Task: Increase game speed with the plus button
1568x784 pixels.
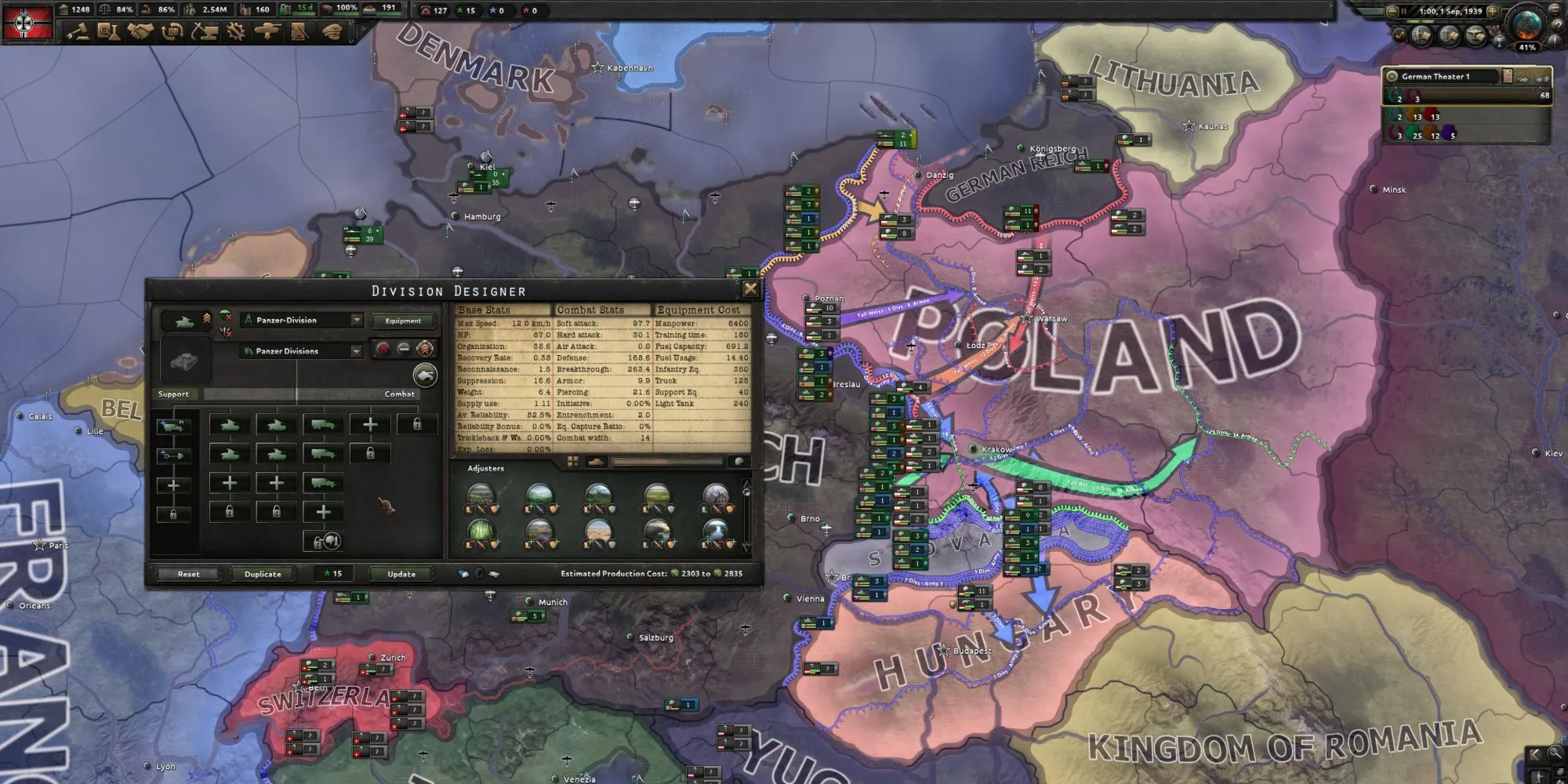Action: (1493, 11)
